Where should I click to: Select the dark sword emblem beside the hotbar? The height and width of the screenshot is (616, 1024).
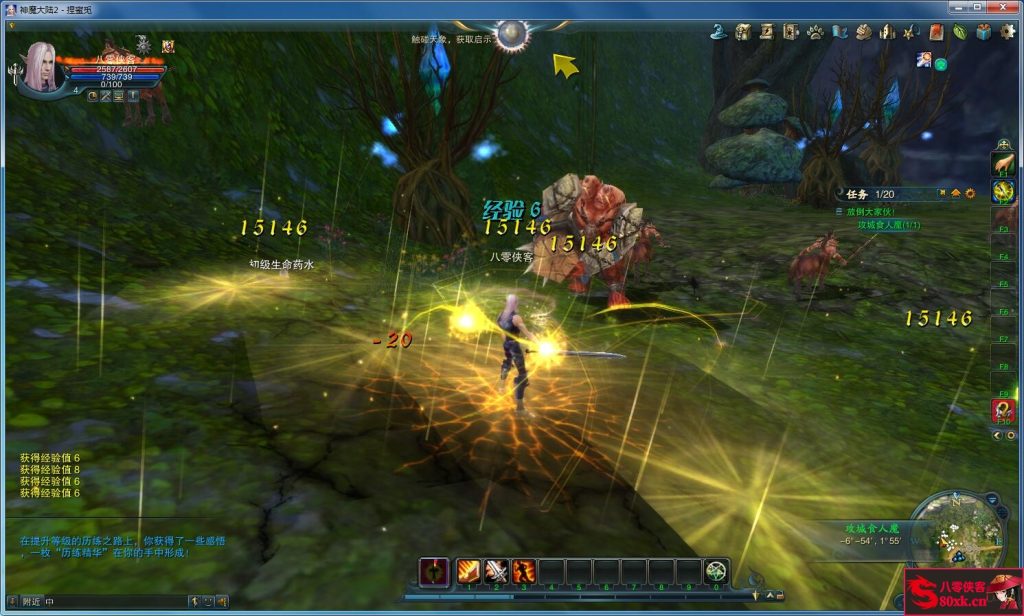coord(433,571)
